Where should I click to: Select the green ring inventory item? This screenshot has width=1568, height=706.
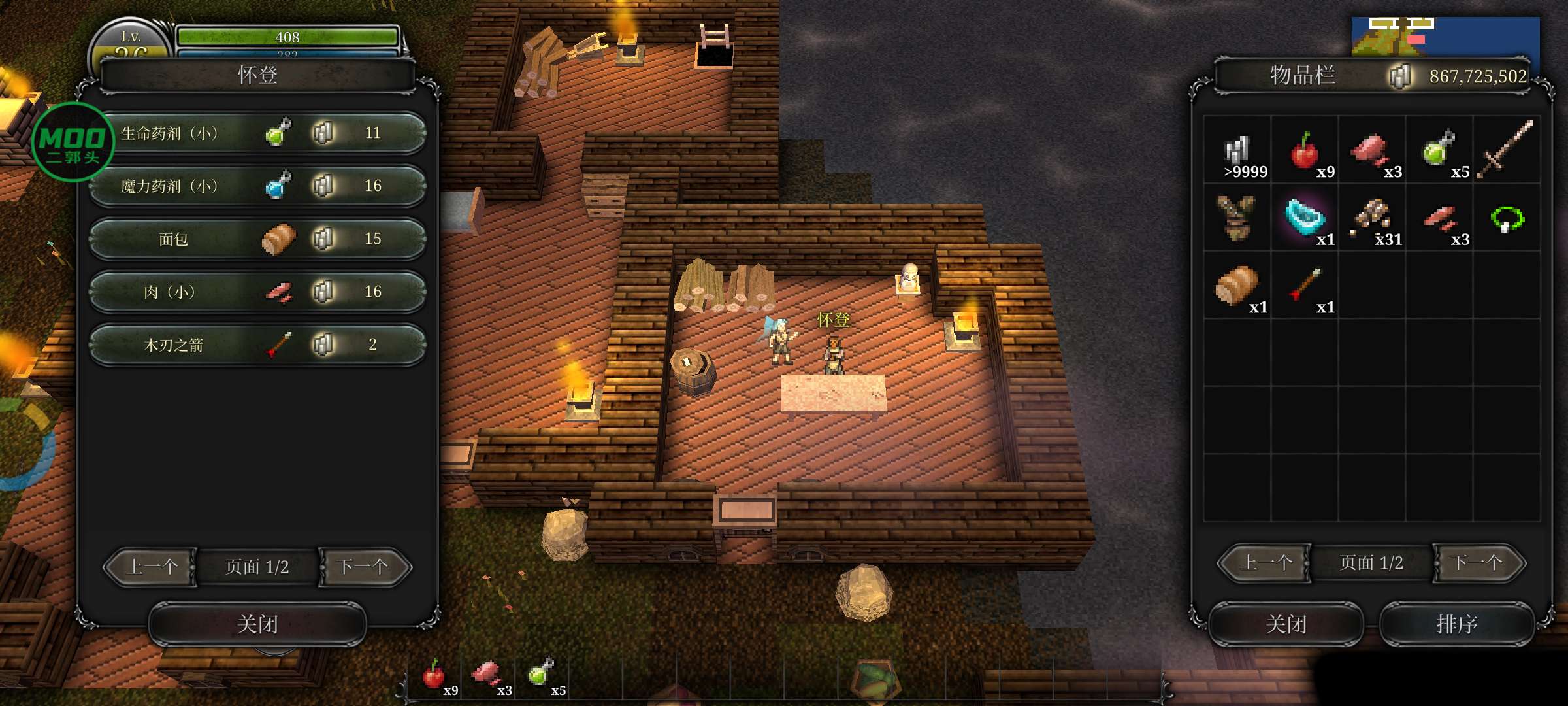1507,219
